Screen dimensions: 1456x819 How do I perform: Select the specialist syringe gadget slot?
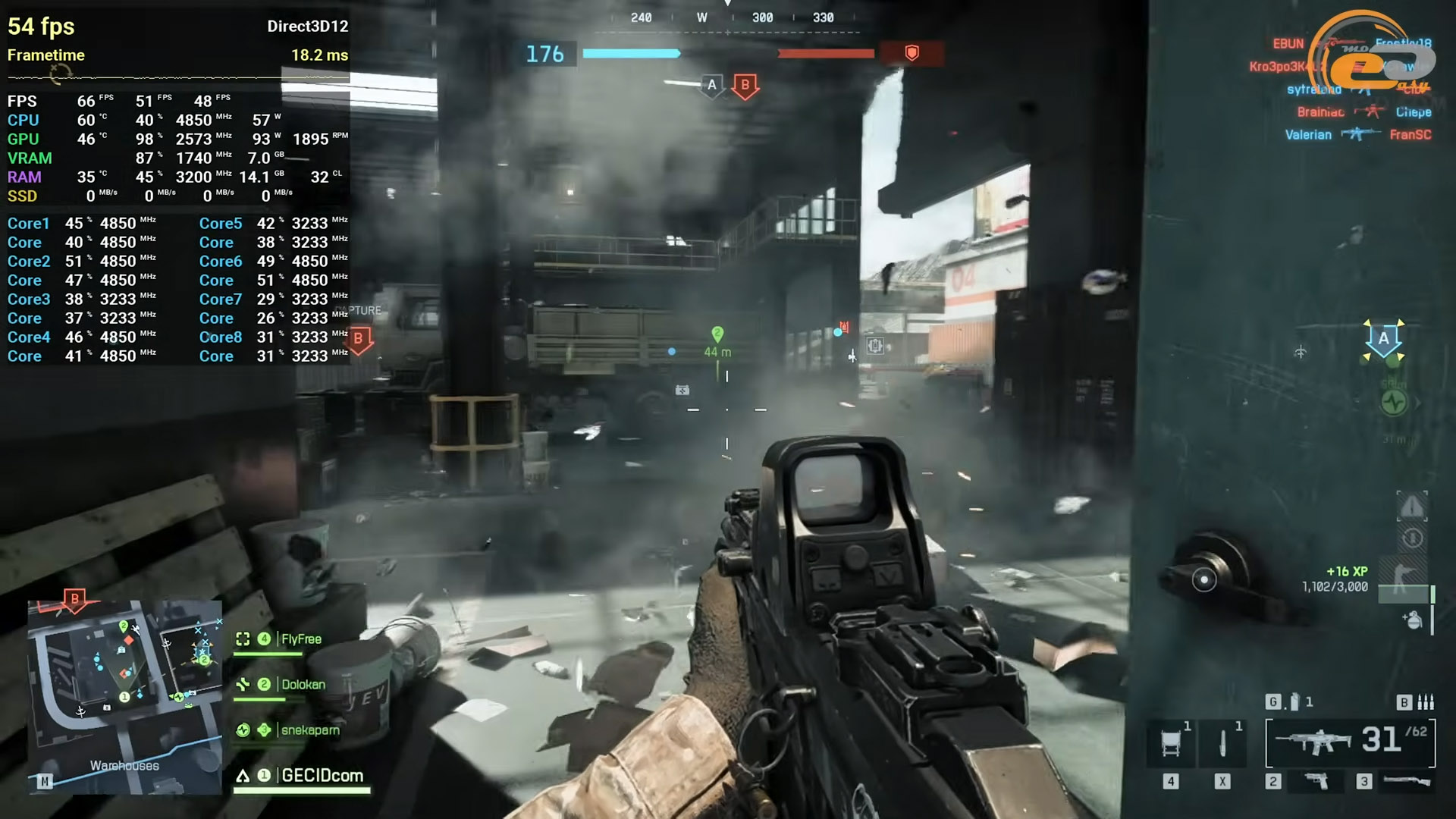[x=1222, y=743]
